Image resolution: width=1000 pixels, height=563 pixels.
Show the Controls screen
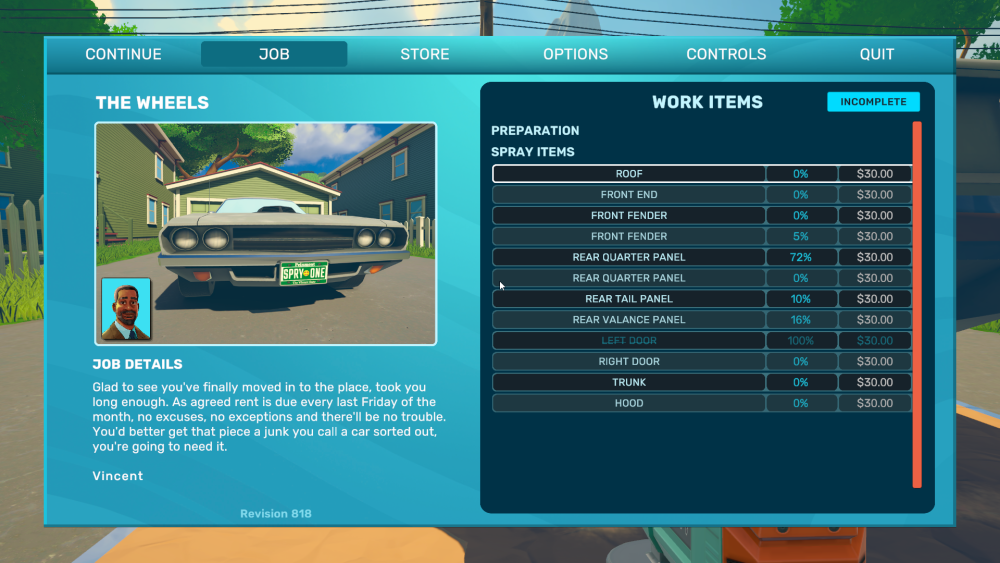726,54
